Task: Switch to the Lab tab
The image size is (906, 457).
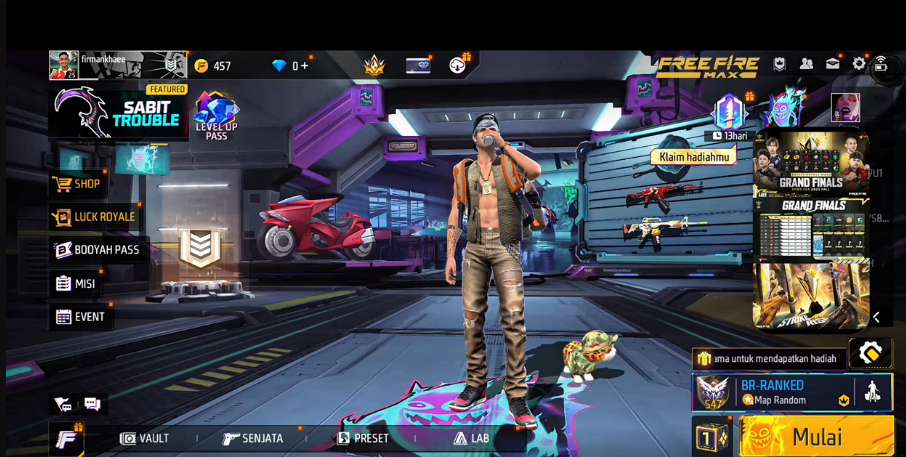Action: 471,438
